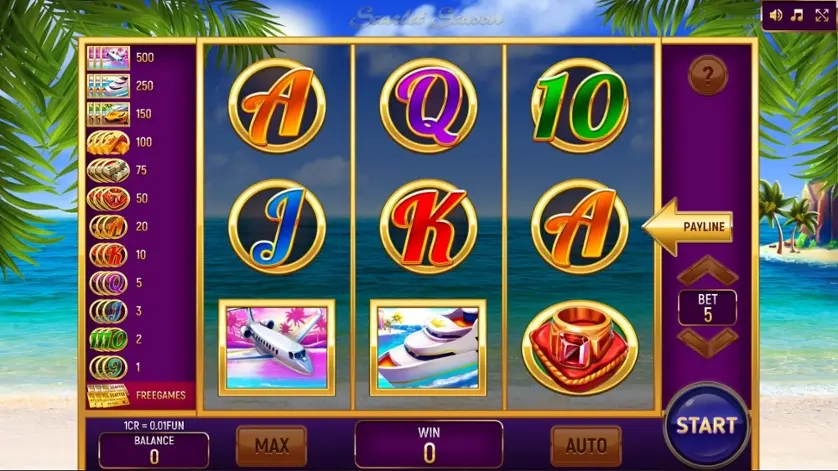The height and width of the screenshot is (471, 838).
Task: Toggle the background music note icon
Action: 797,15
